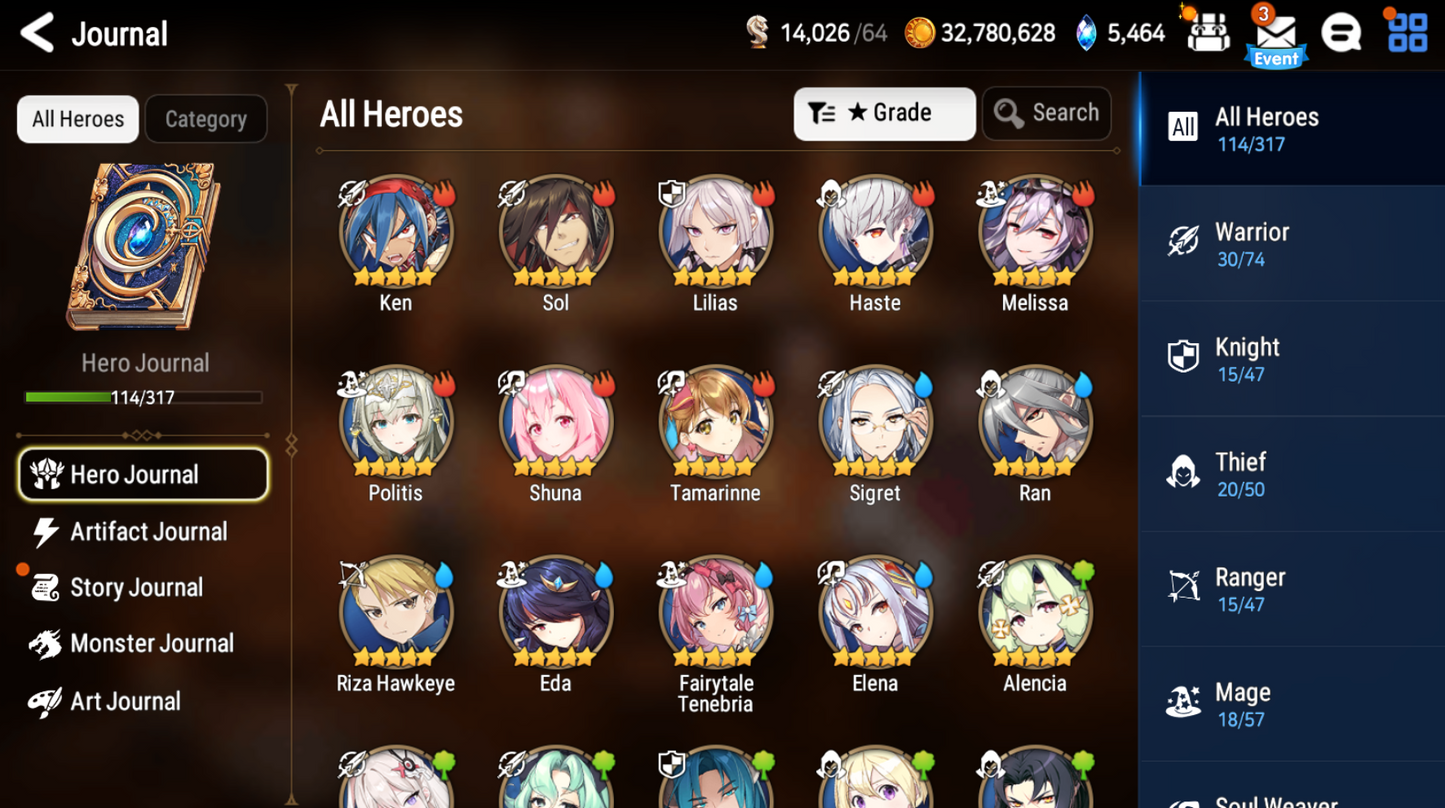
Task: Expand the Ranger category on right sidebar
Action: point(1290,588)
